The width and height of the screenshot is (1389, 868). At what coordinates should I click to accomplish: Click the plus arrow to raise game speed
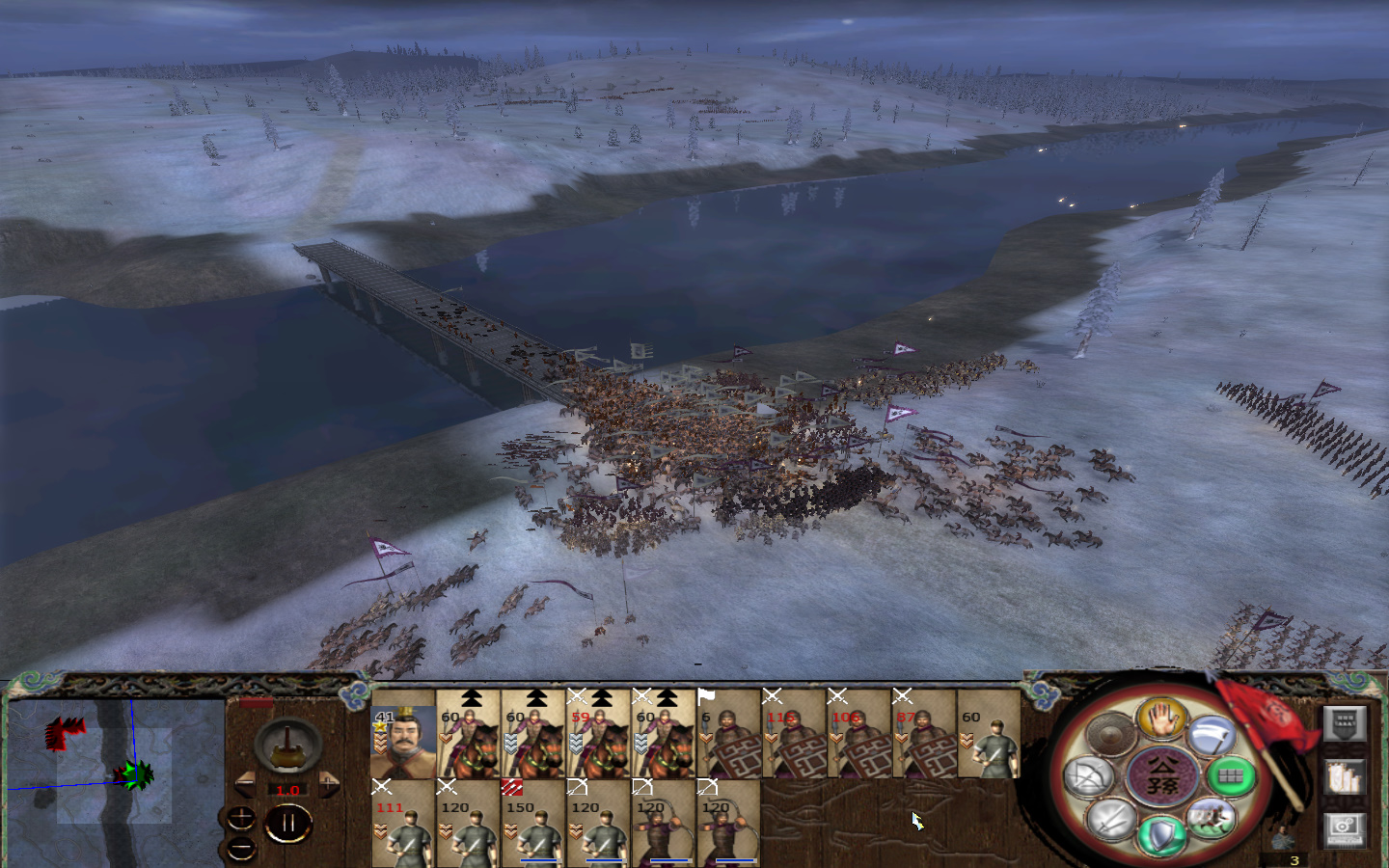(329, 784)
